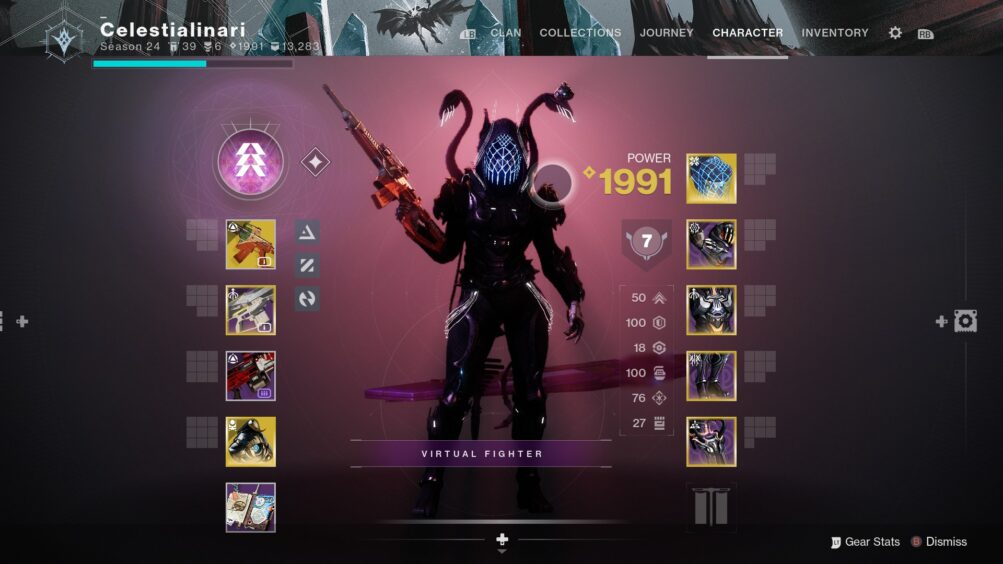Select the red power weapon slot
The height and width of the screenshot is (564, 1003).
[x=250, y=376]
